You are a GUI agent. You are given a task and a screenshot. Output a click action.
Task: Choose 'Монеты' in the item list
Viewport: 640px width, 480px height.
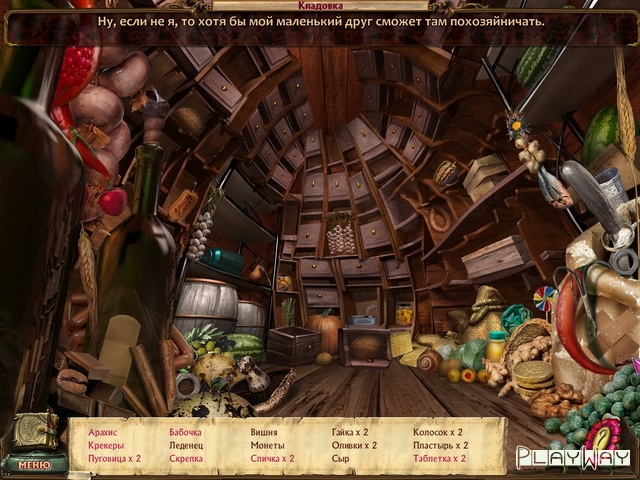pyautogui.click(x=267, y=445)
